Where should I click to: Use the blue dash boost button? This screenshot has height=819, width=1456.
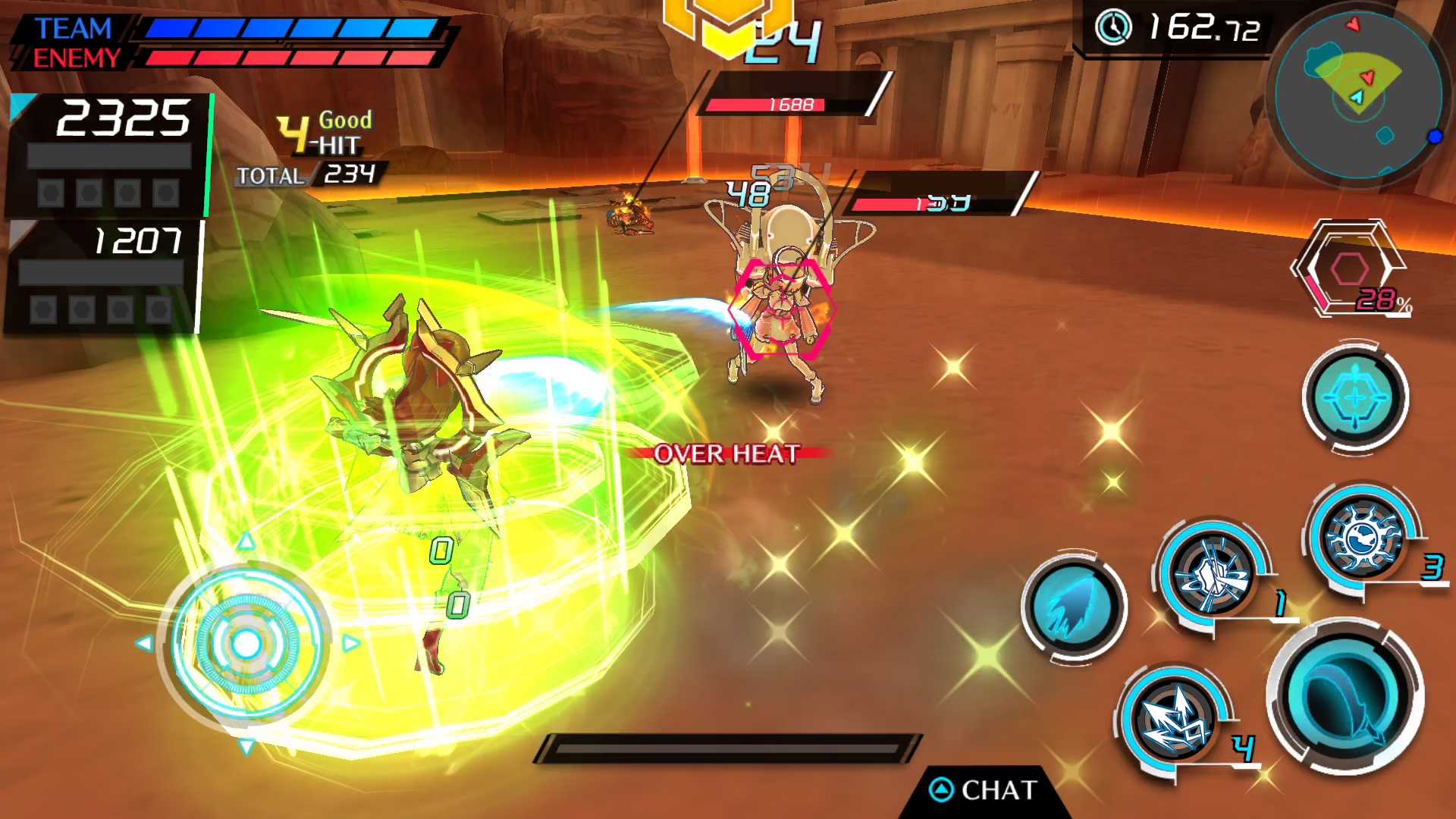point(1073,607)
